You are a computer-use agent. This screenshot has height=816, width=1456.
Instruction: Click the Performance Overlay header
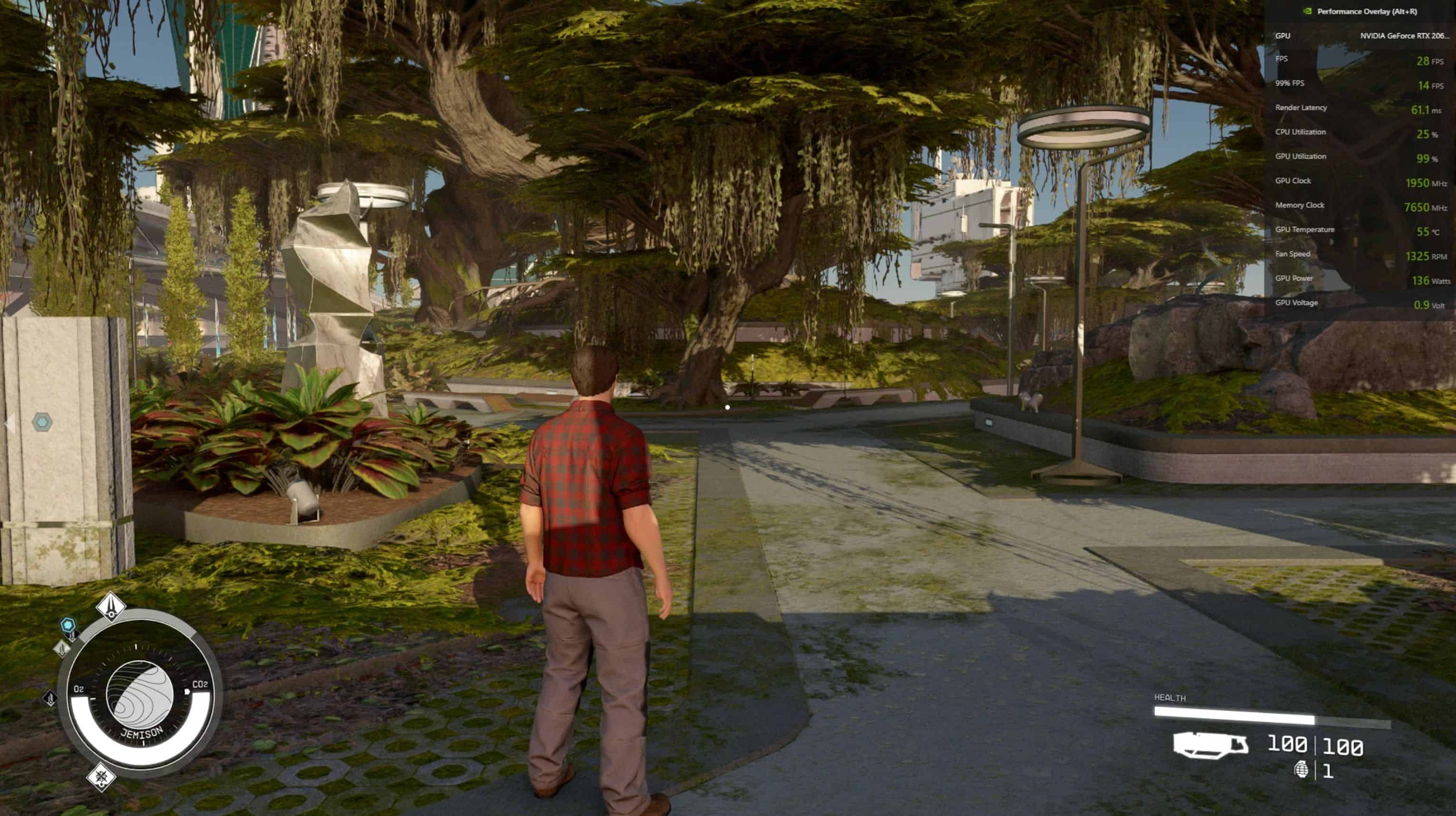coord(1366,11)
